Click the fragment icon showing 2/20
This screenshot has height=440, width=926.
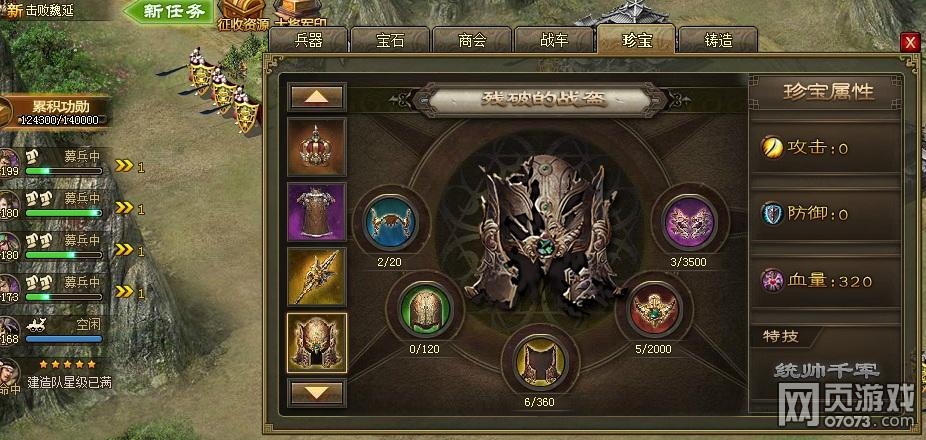(x=389, y=218)
